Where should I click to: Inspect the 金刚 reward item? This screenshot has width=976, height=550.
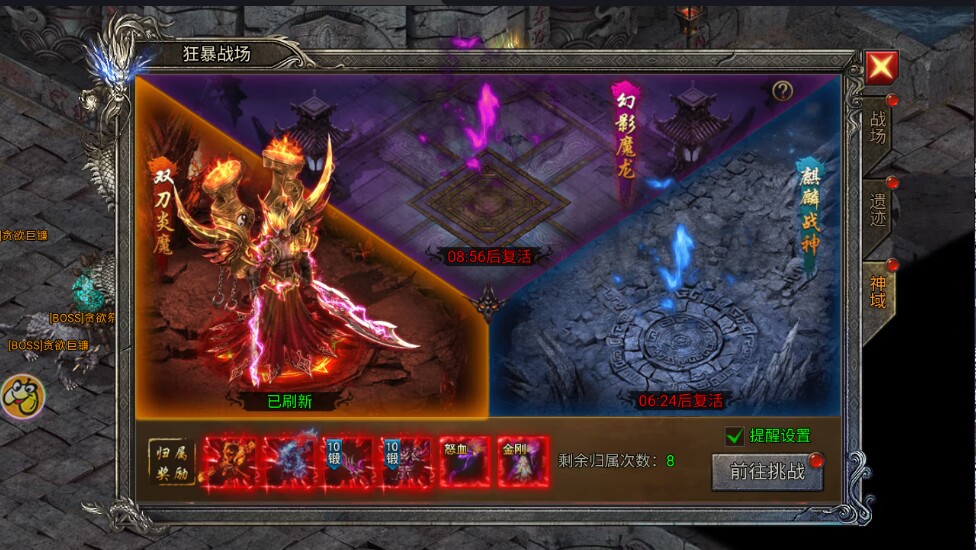click(x=523, y=462)
